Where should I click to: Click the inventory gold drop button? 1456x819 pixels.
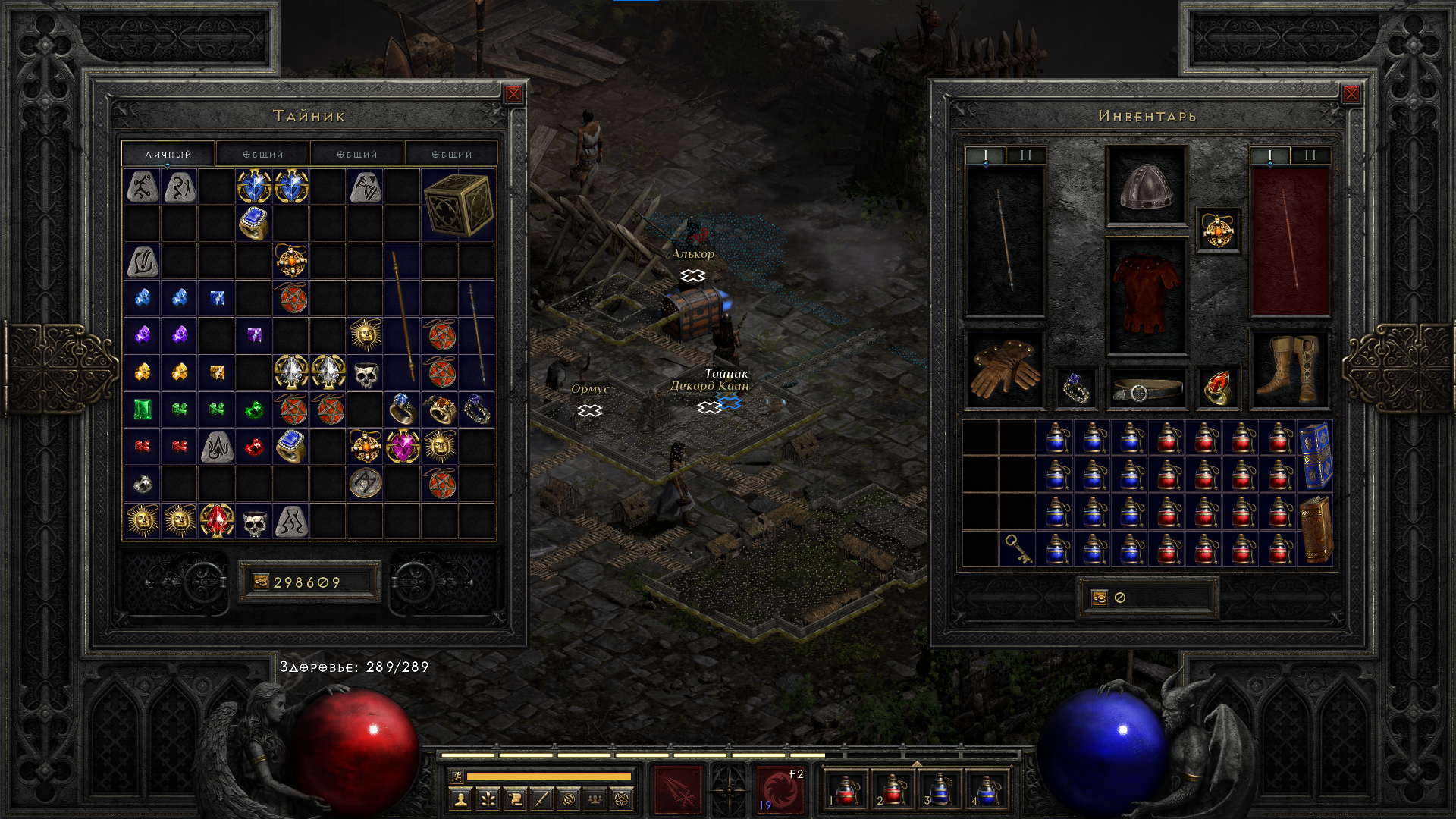coord(1100,598)
